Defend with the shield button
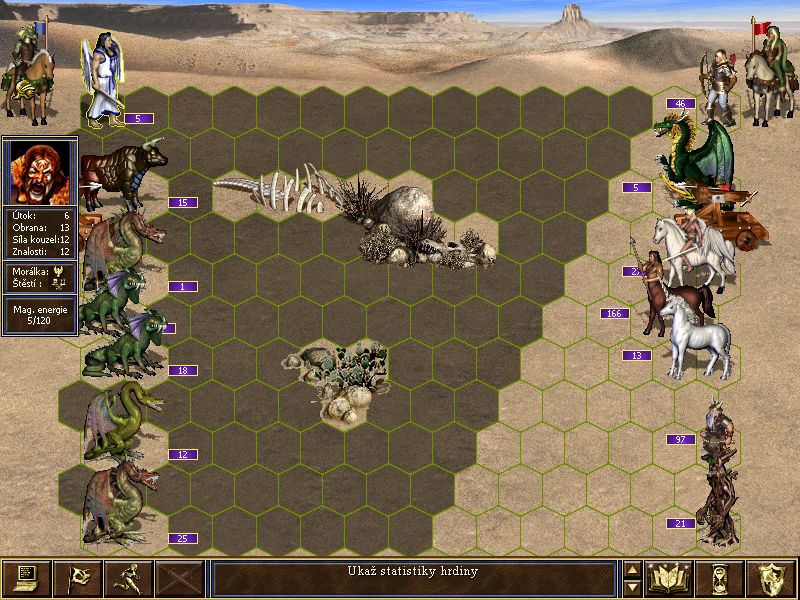This screenshot has width=800, height=600. click(772, 577)
